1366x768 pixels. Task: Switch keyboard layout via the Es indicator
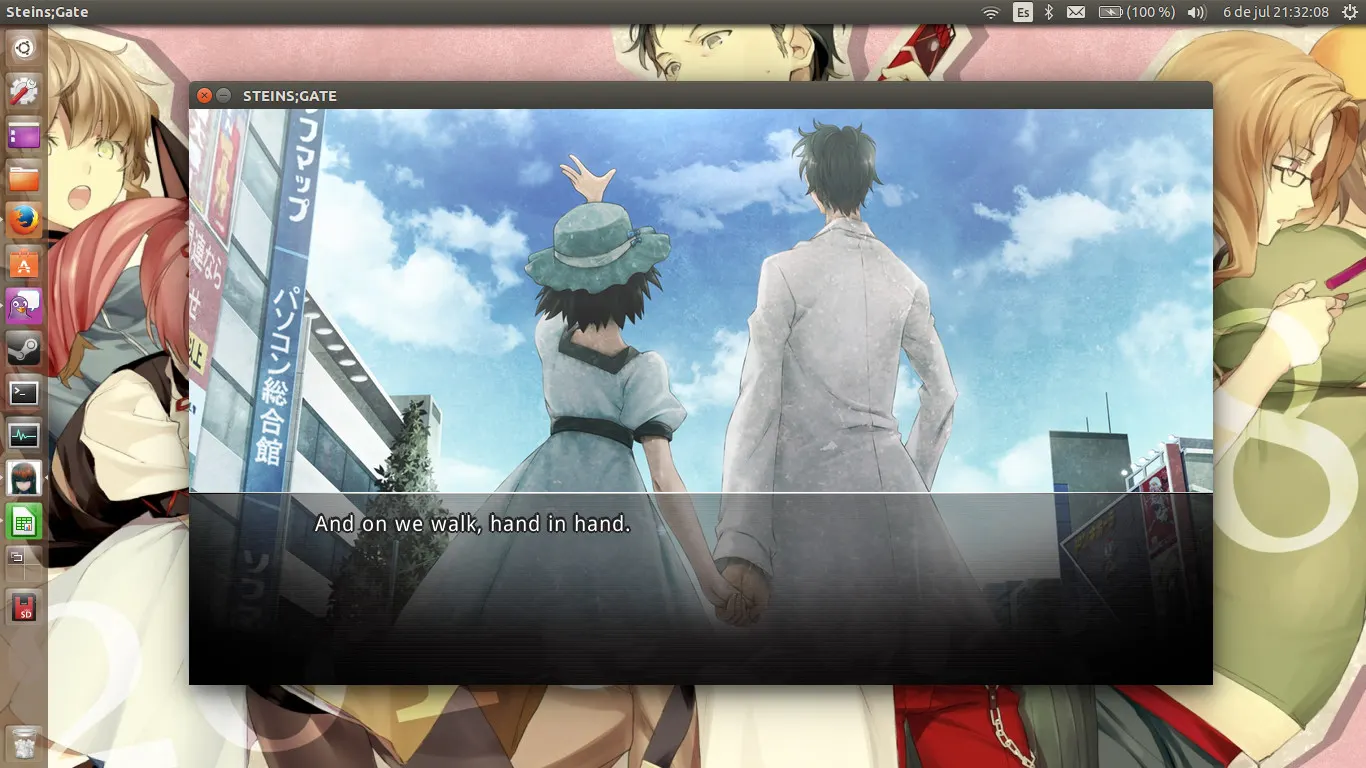1021,12
